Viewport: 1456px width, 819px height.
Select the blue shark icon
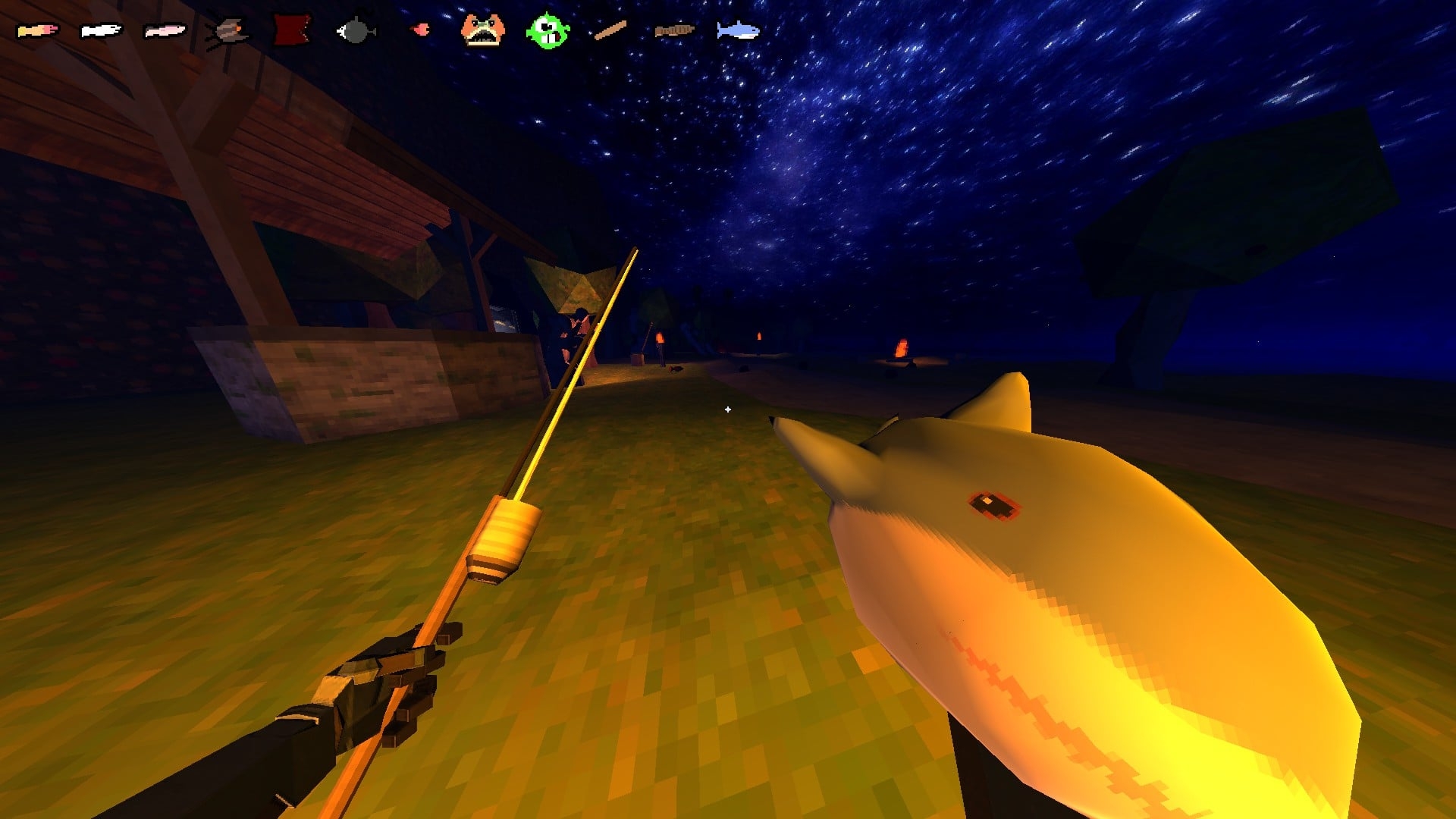(x=738, y=30)
